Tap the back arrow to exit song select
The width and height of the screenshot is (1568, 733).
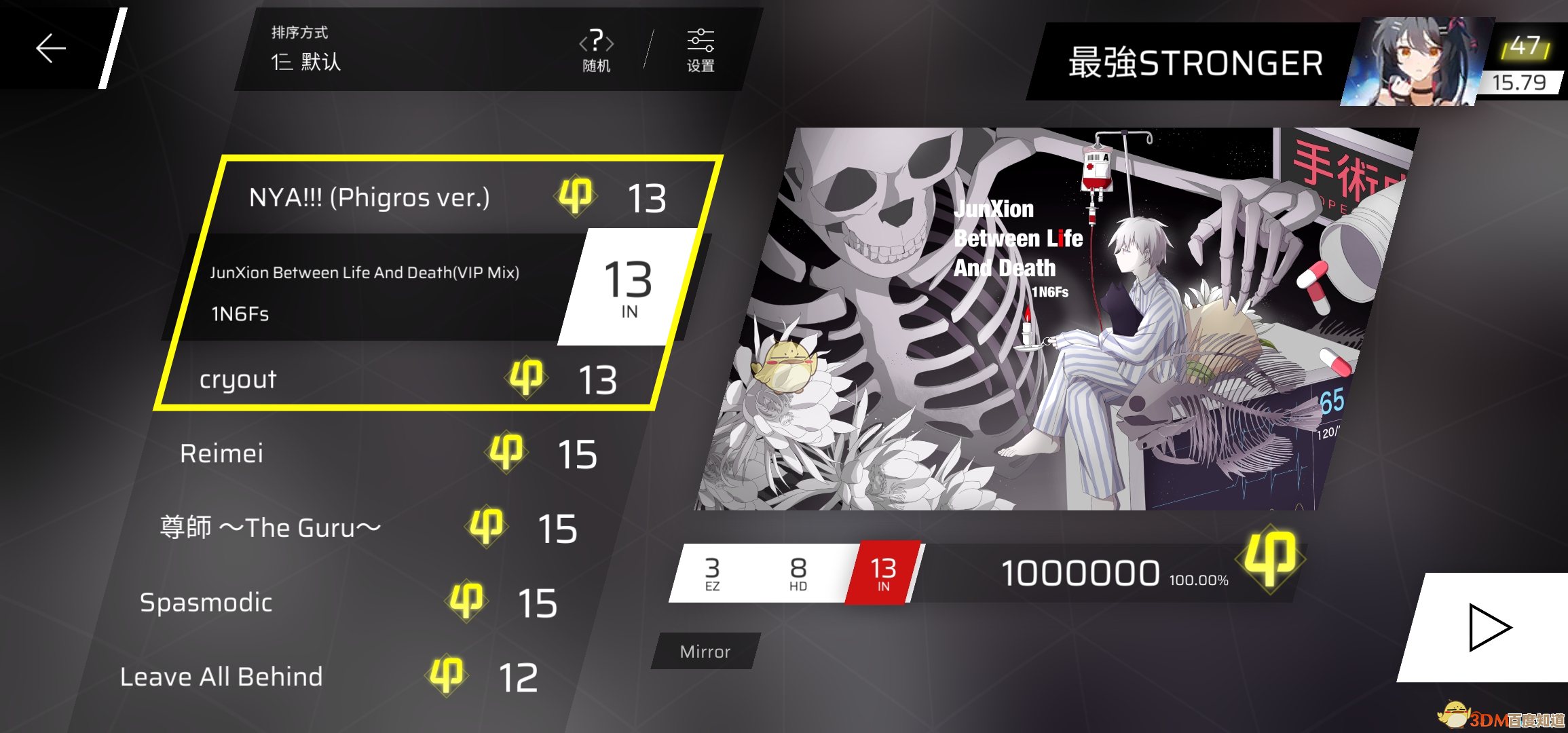(x=50, y=47)
